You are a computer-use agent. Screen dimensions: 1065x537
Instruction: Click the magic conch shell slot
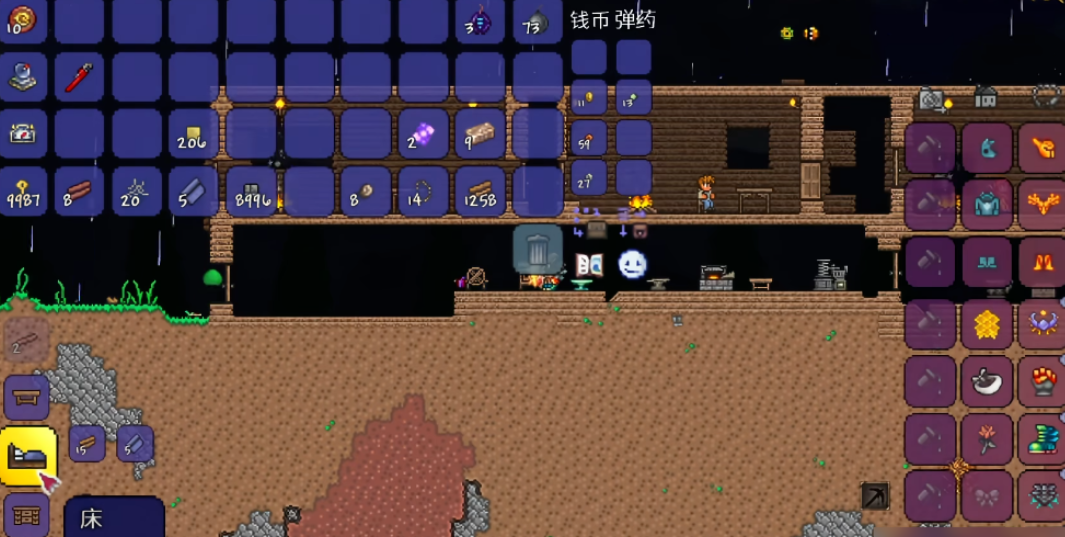23,21
